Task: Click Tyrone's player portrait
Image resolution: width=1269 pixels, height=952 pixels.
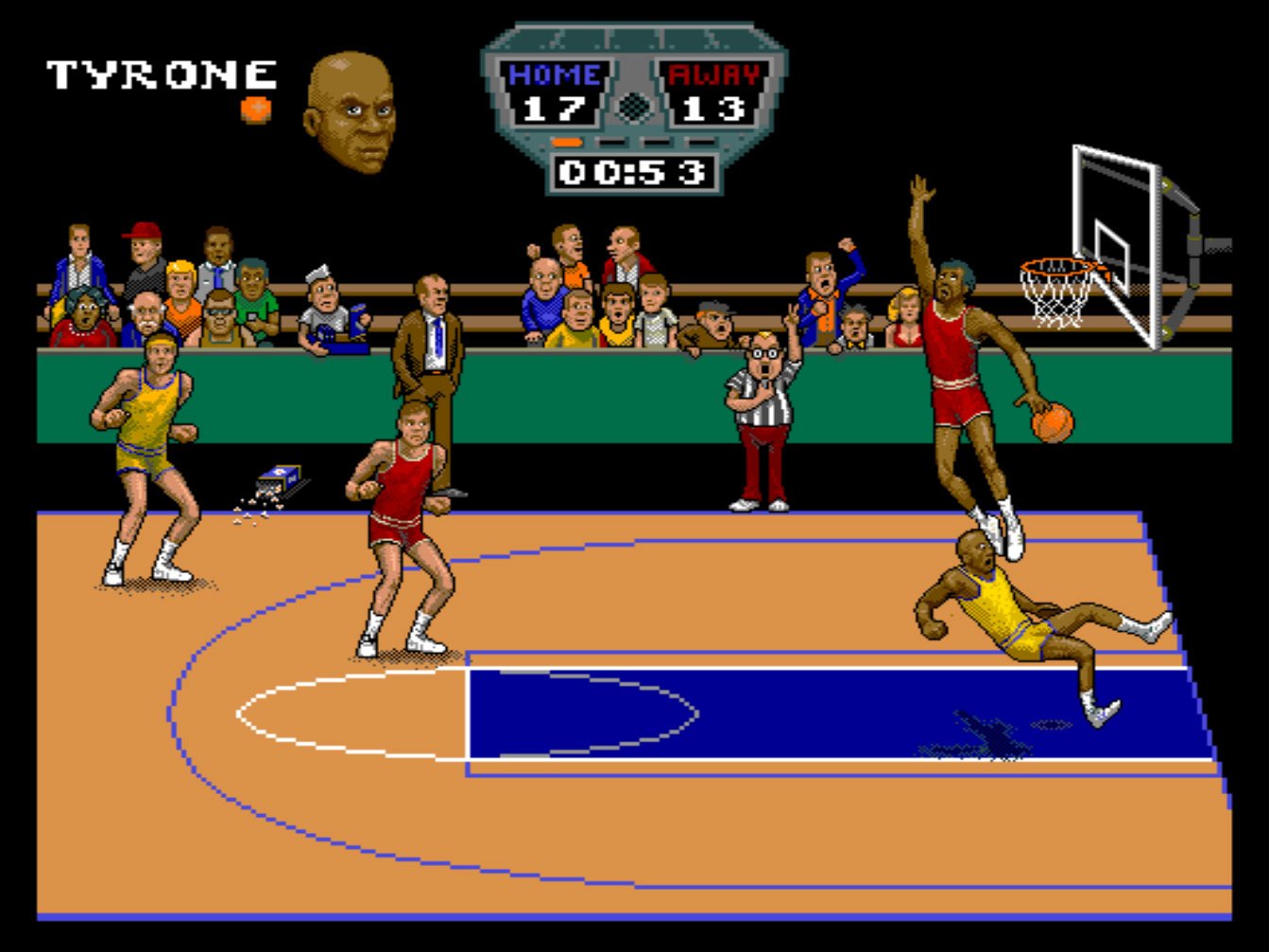Action: coord(349,113)
